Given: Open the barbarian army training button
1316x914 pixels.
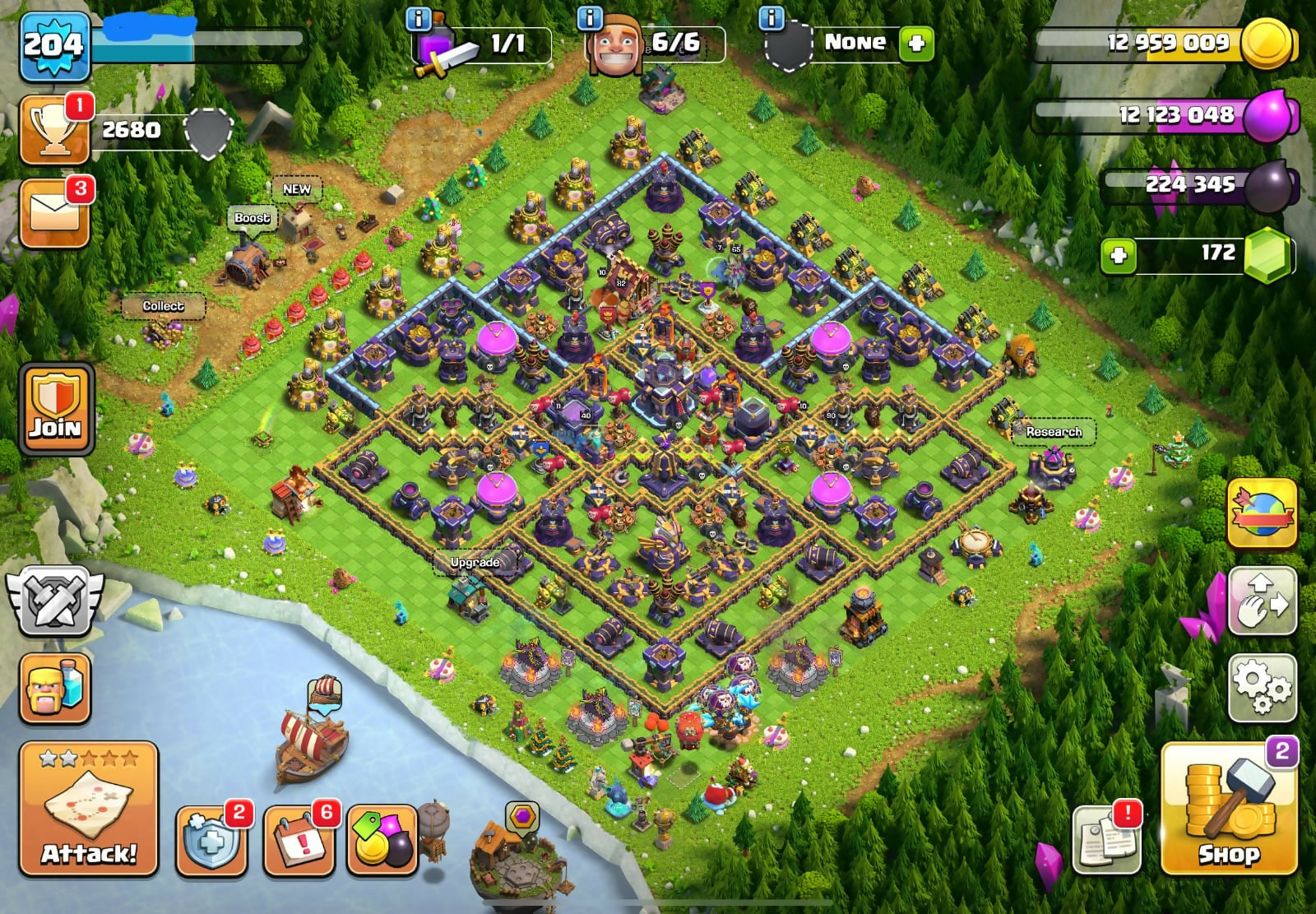Looking at the screenshot, I should (x=55, y=688).
